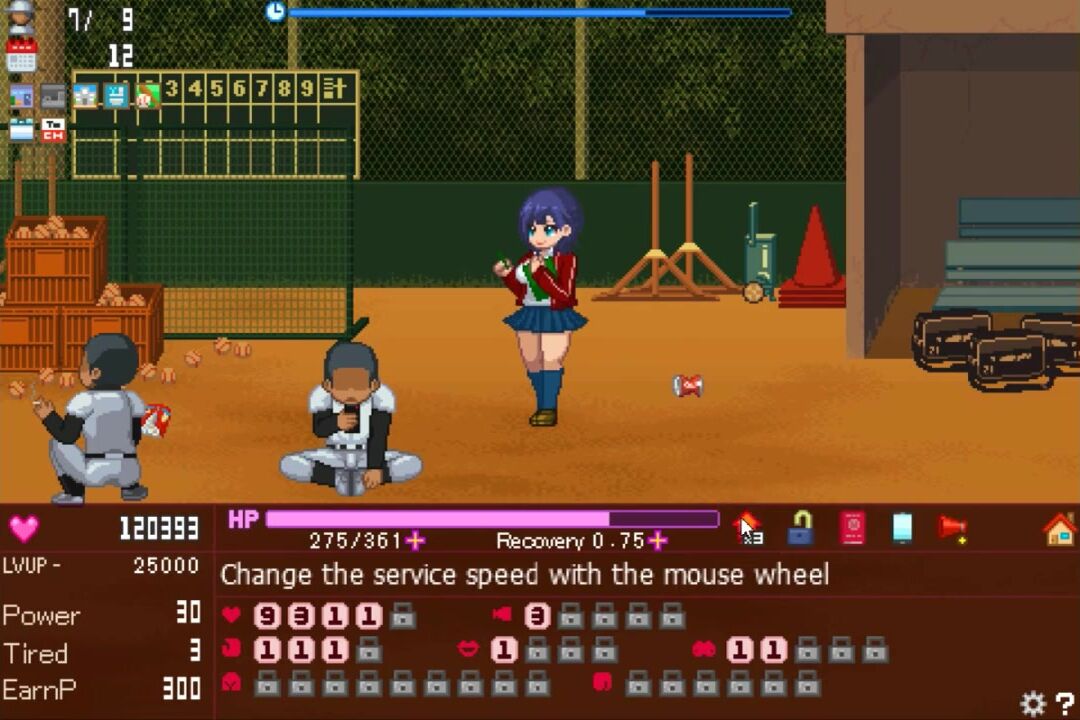Open the smartphone icon

902,528
